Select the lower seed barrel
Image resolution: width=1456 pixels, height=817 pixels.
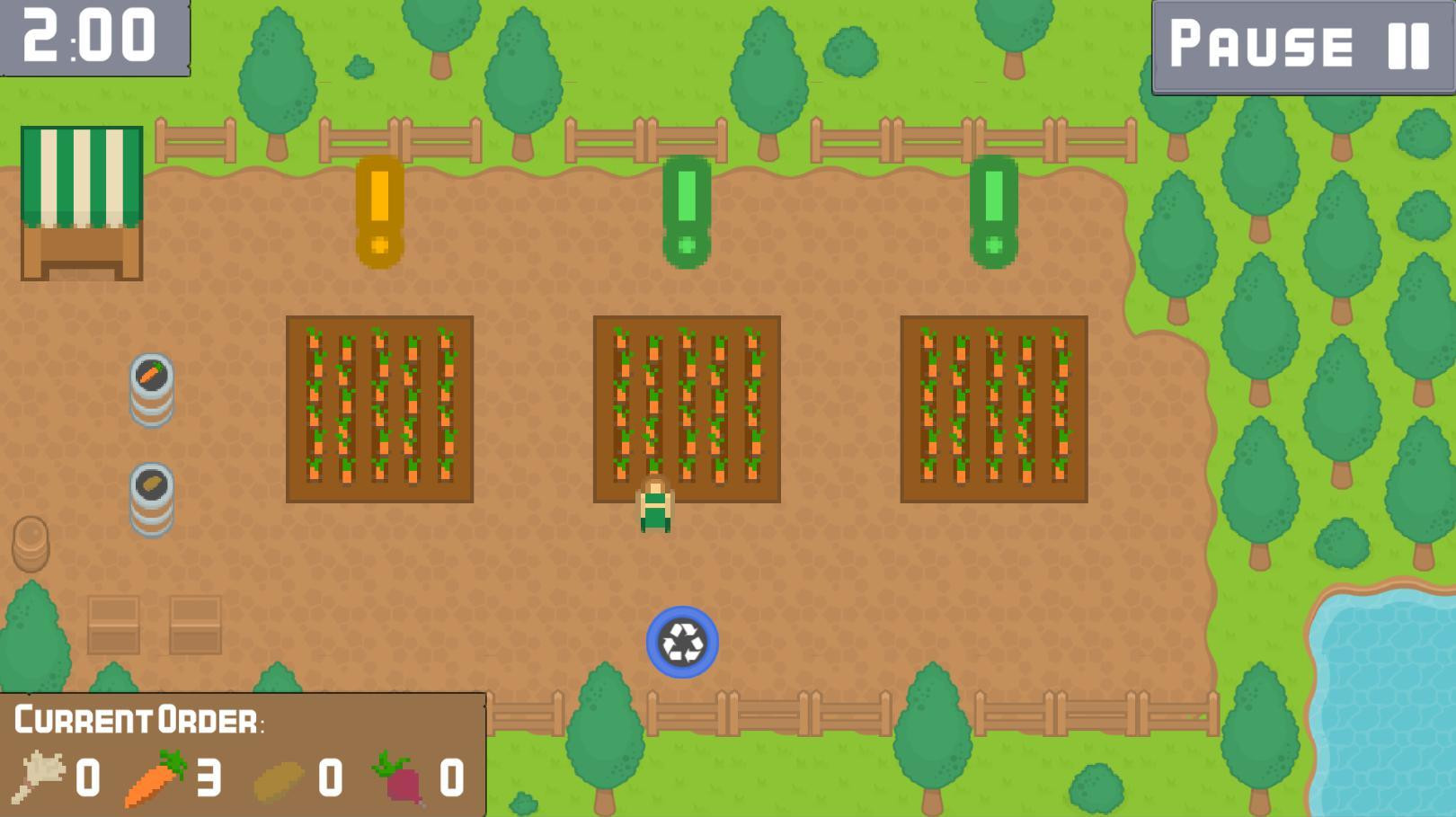(x=151, y=494)
